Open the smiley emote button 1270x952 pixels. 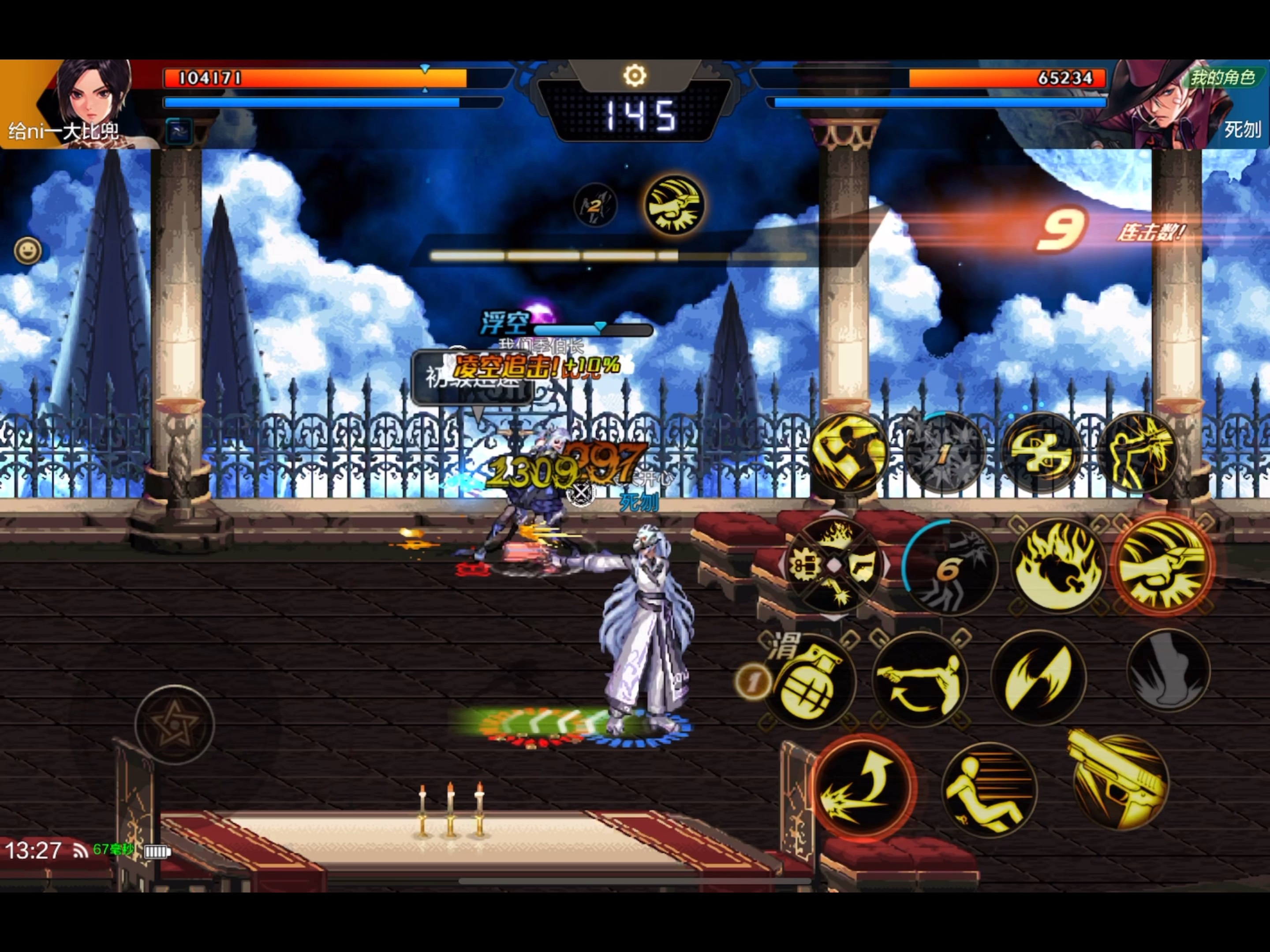click(27, 251)
